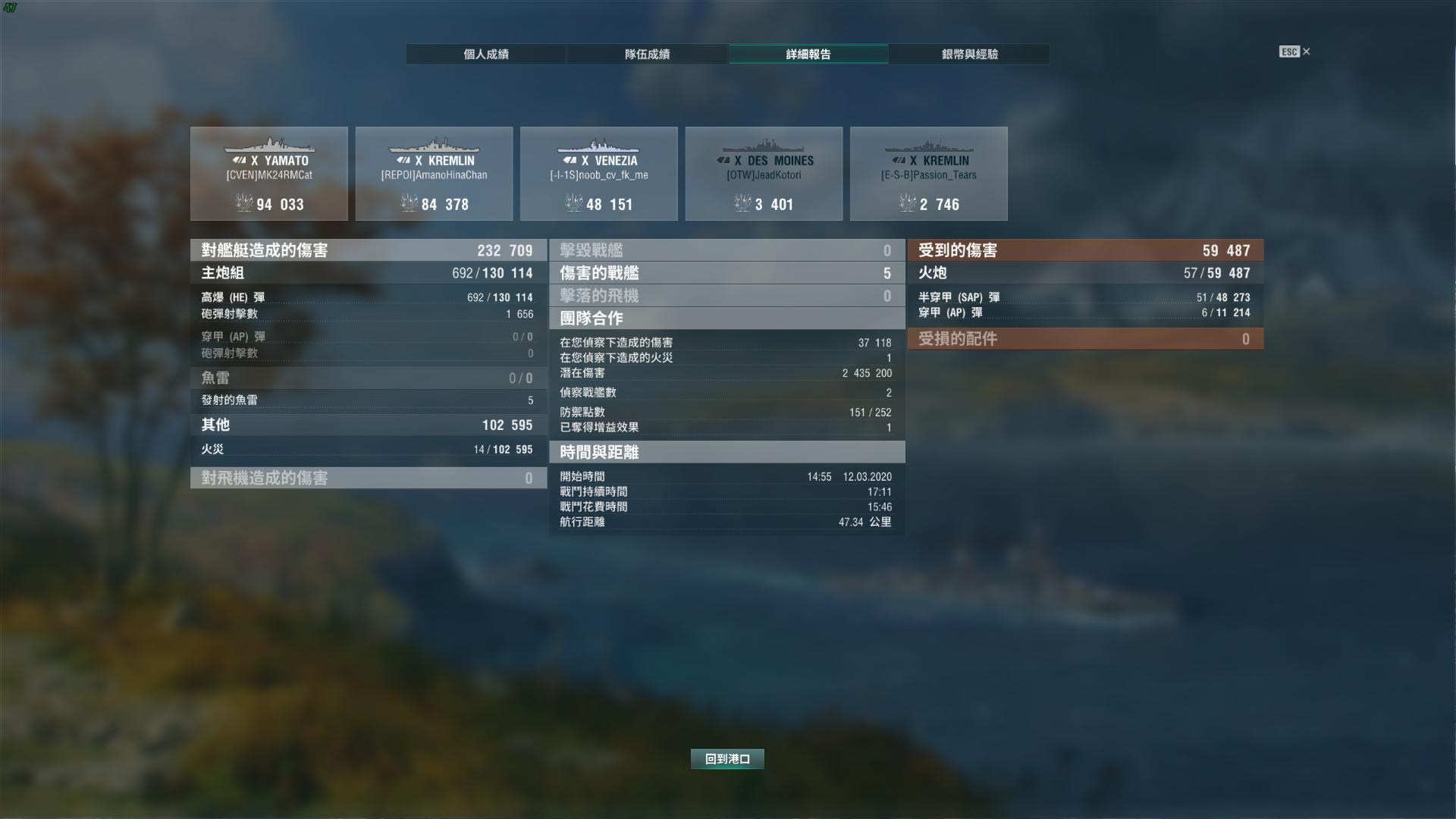Click the Kremlin ship icon beside AmanoHinaChan
This screenshot has width=1456, height=819.
pos(435,146)
